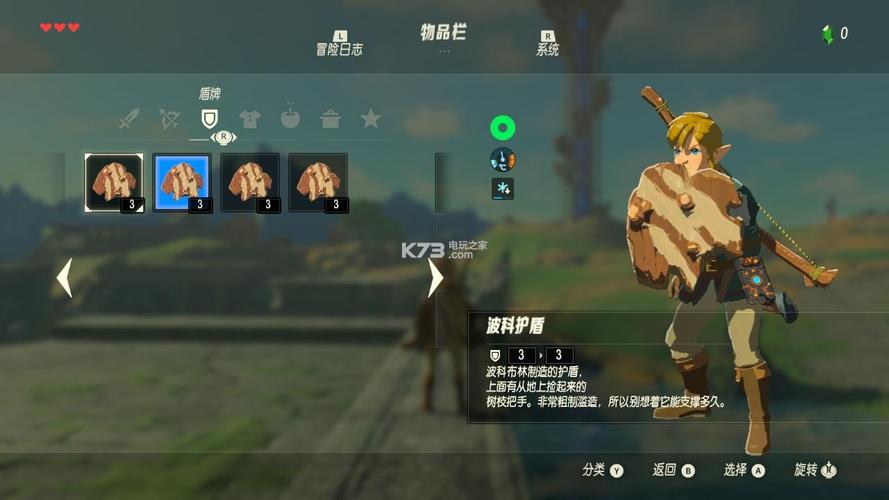889x500 pixels.
Task: Switch to the bow and arrows category
Action: [169, 120]
